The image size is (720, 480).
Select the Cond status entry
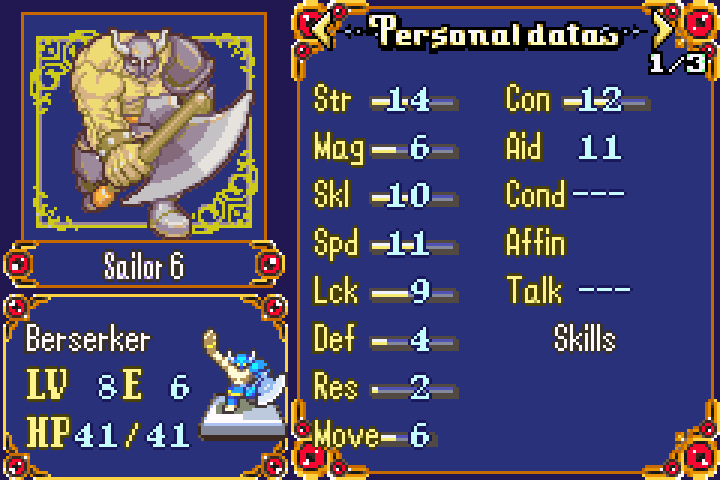[565, 194]
